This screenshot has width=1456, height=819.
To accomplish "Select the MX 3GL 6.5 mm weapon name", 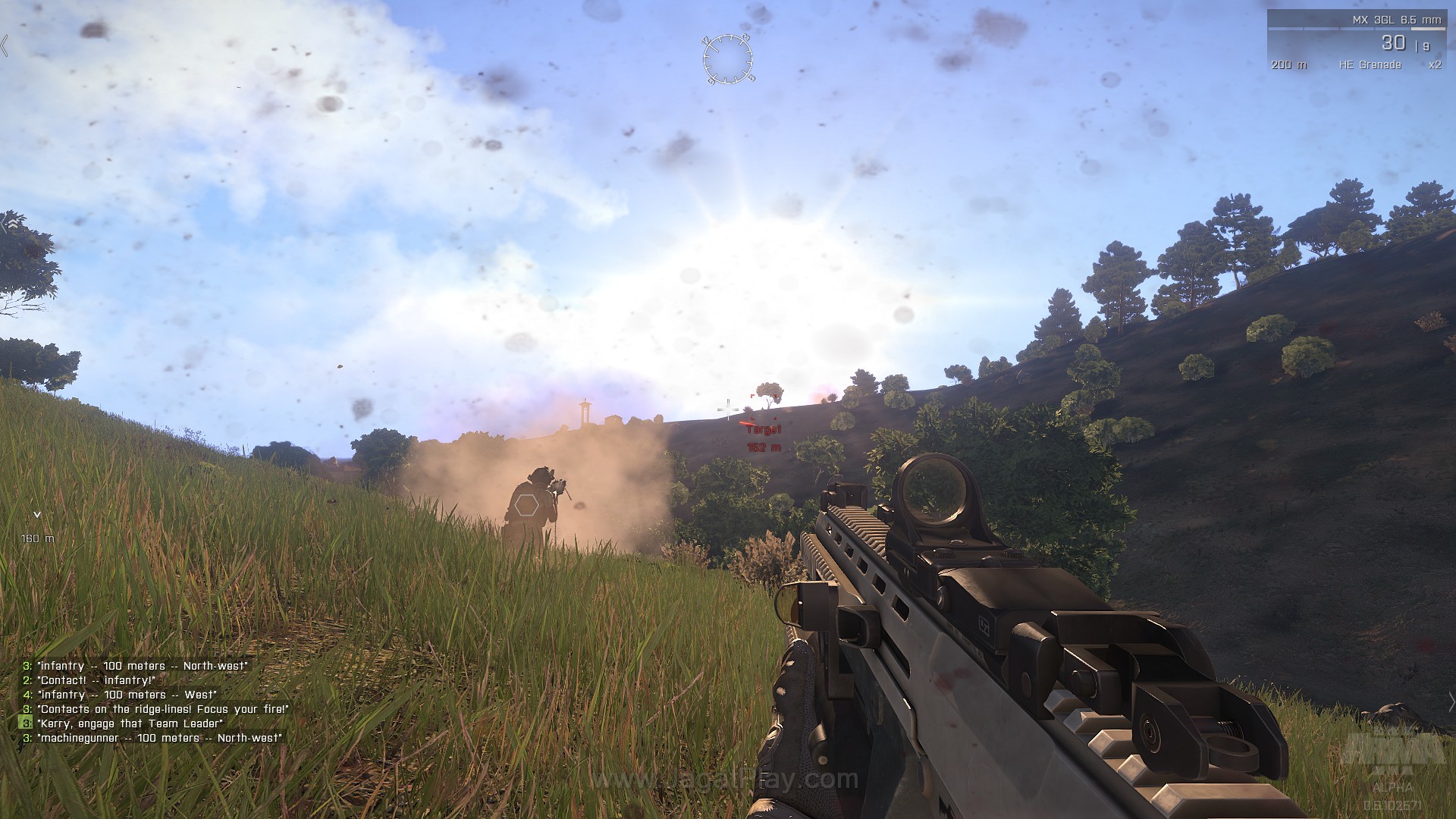I will (x=1397, y=20).
